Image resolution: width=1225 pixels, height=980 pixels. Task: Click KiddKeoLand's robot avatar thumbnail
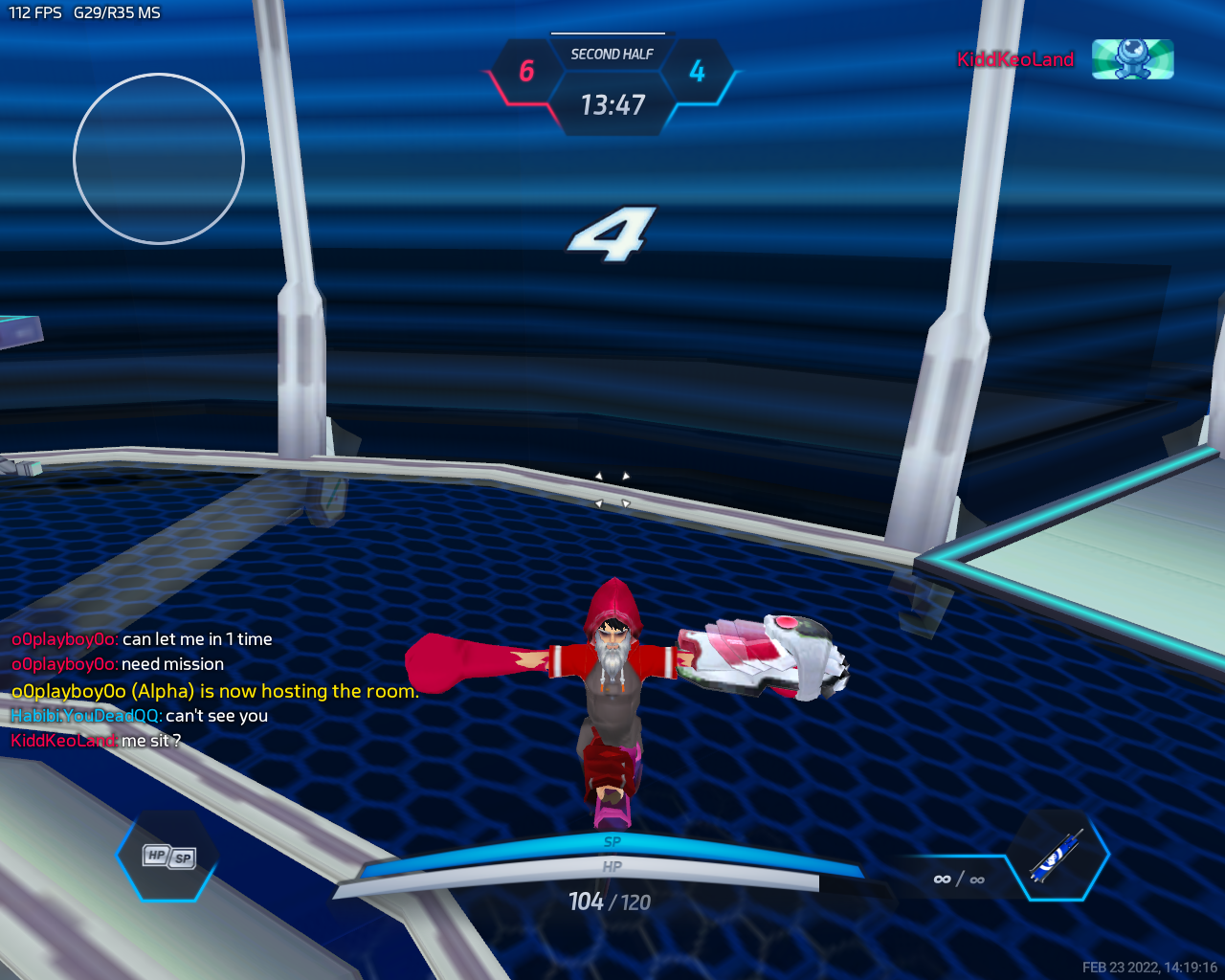tap(1132, 59)
